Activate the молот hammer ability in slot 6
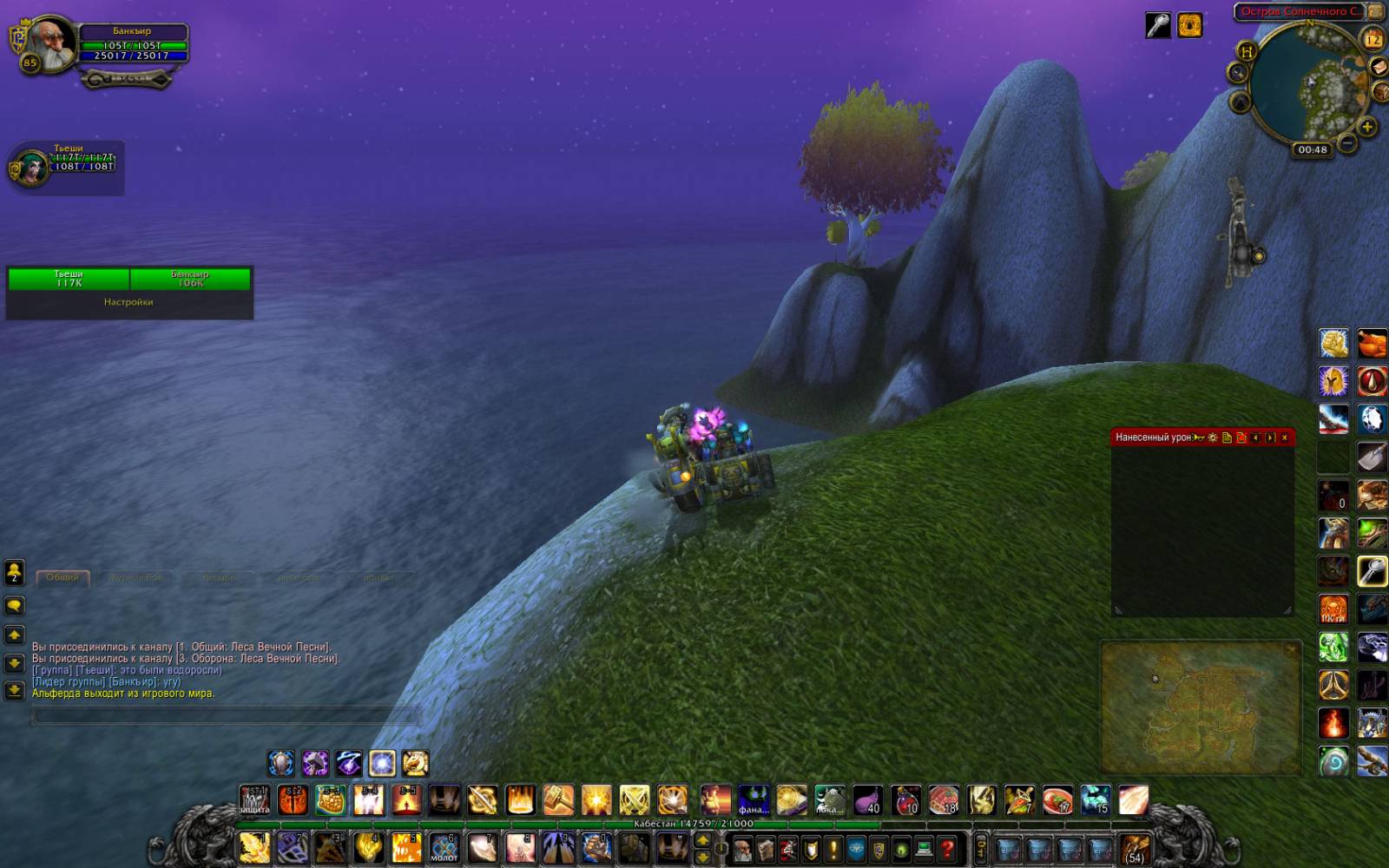Viewport: 1389px width, 868px height. 444,847
